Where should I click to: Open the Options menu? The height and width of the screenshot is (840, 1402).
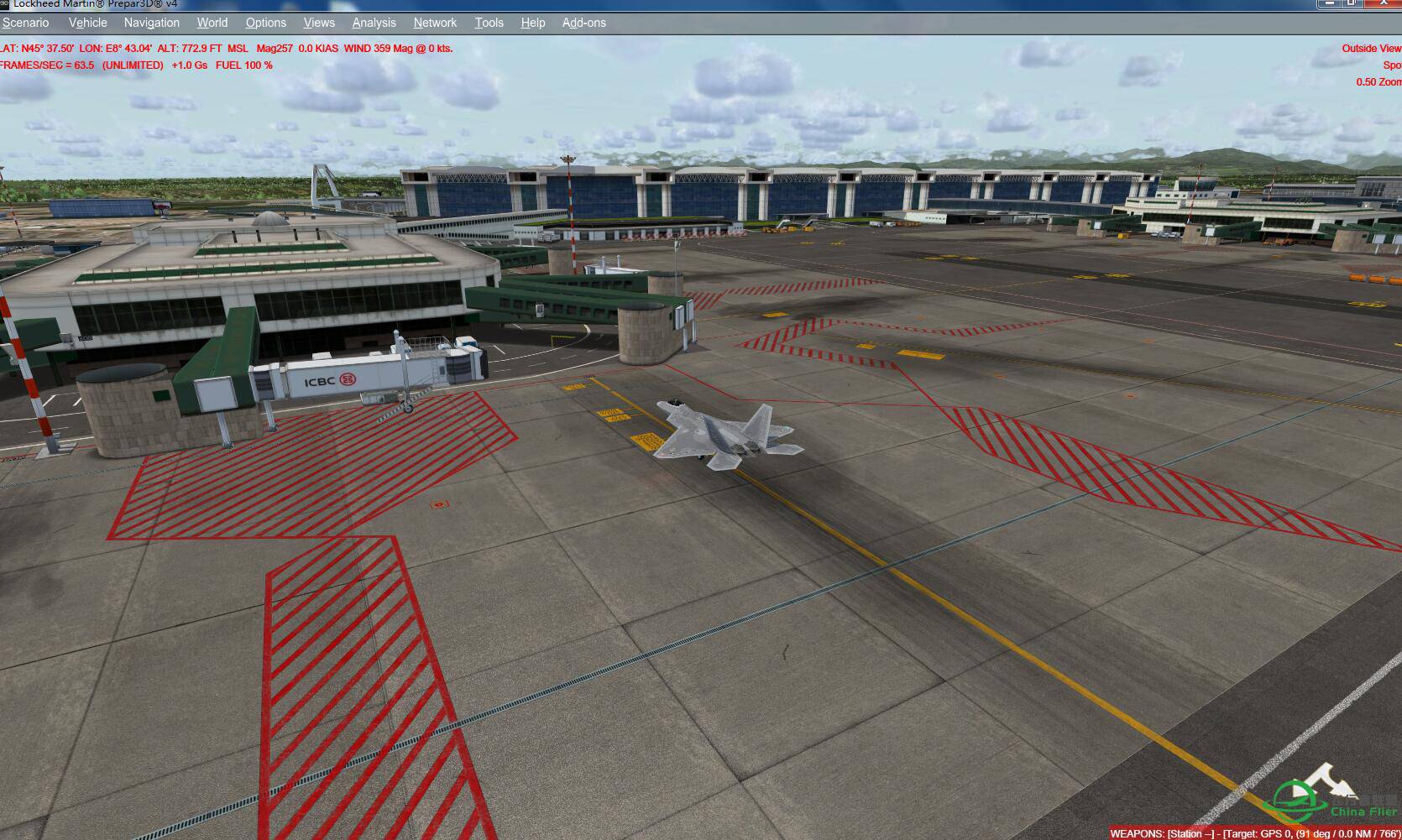click(265, 23)
